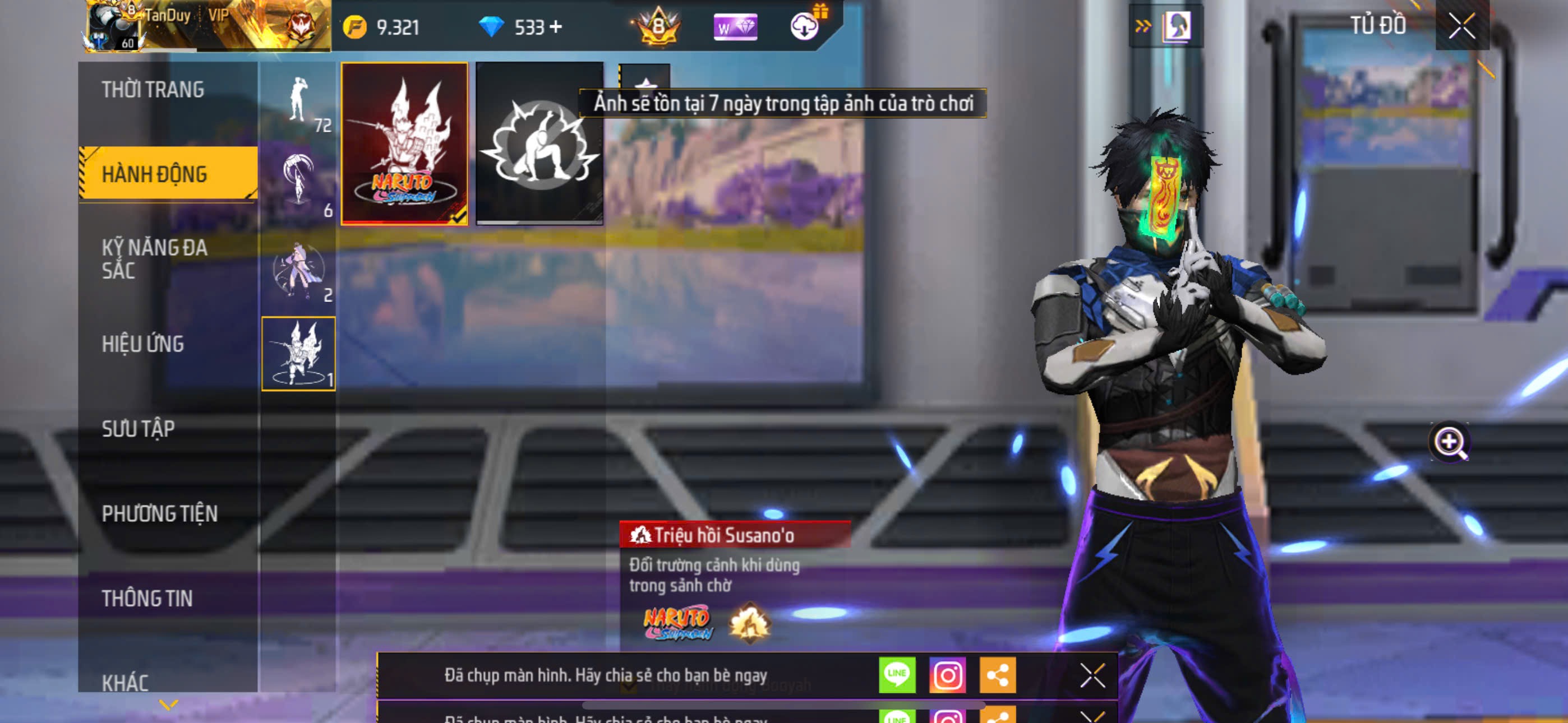
Task: Switch to Kỹ Năng Đa Sắc
Action: (x=154, y=258)
